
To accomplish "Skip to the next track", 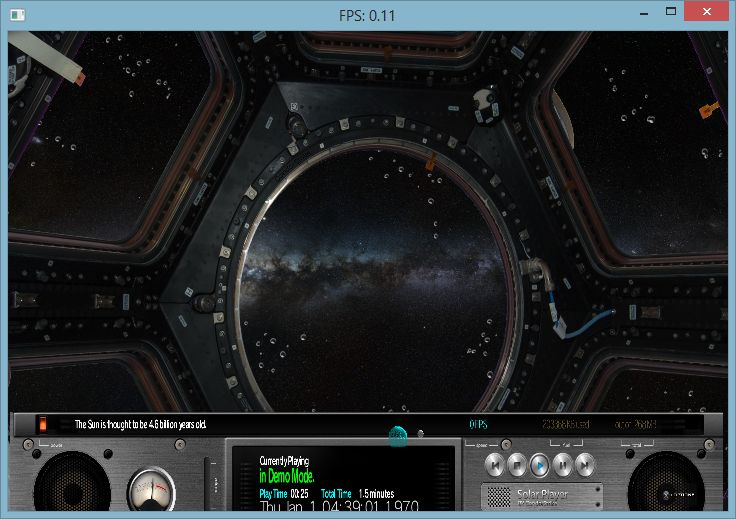I will pos(585,464).
